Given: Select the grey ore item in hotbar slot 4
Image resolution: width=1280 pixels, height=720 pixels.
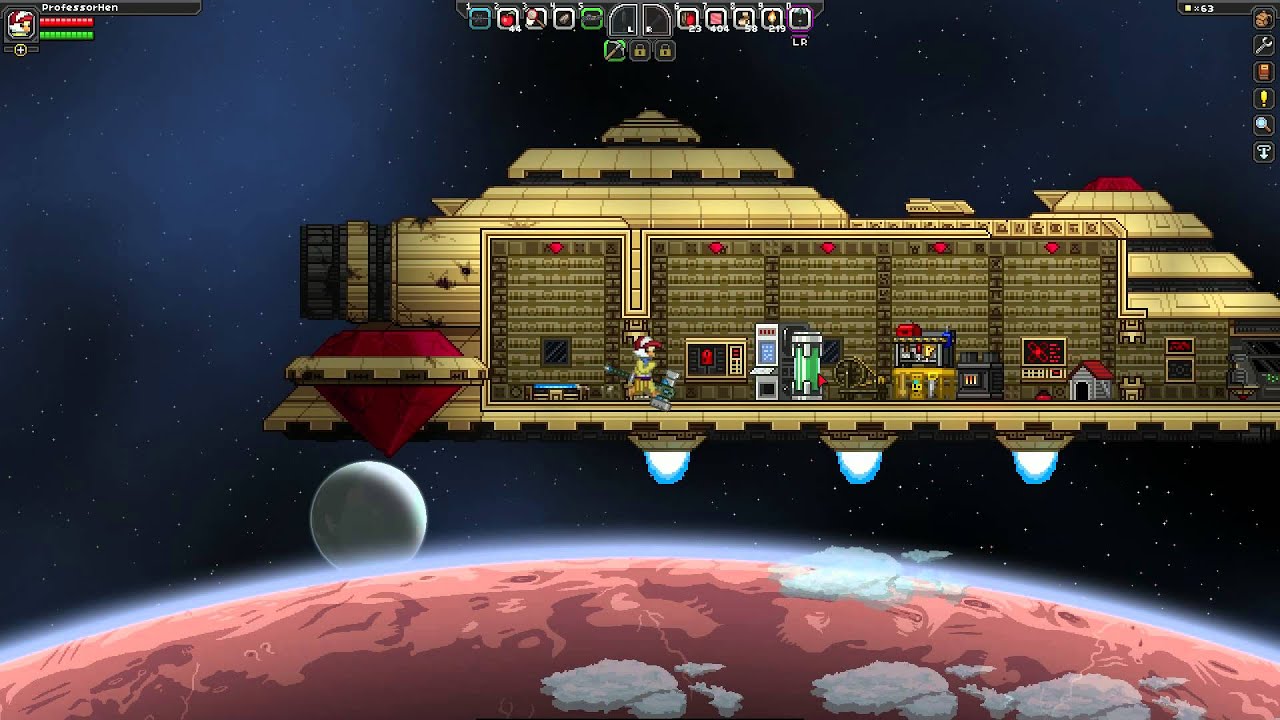Looking at the screenshot, I should [564, 18].
